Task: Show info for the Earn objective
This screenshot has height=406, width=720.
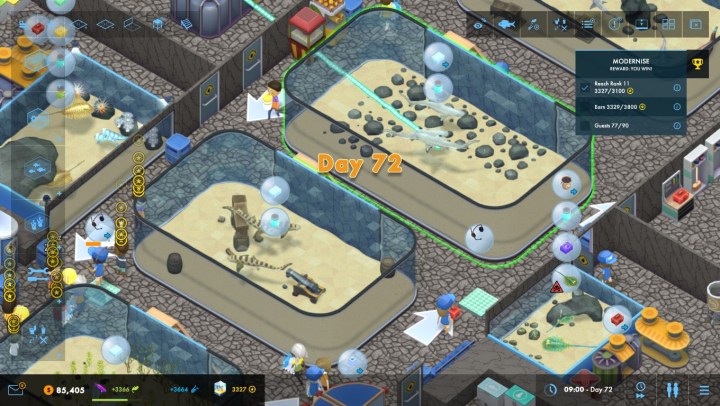Action: (677, 106)
